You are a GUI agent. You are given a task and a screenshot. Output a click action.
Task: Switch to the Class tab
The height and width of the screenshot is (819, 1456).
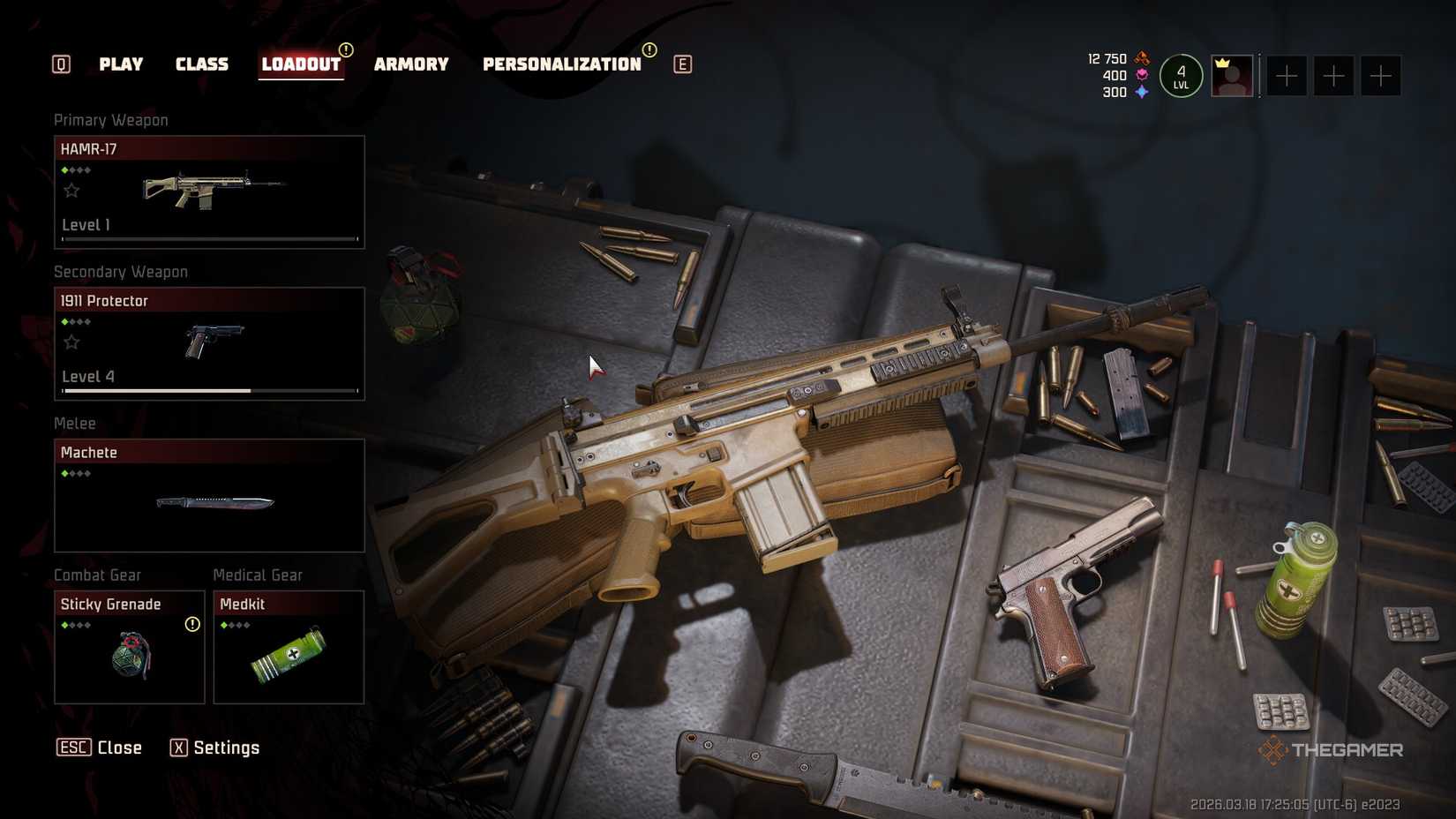click(202, 64)
